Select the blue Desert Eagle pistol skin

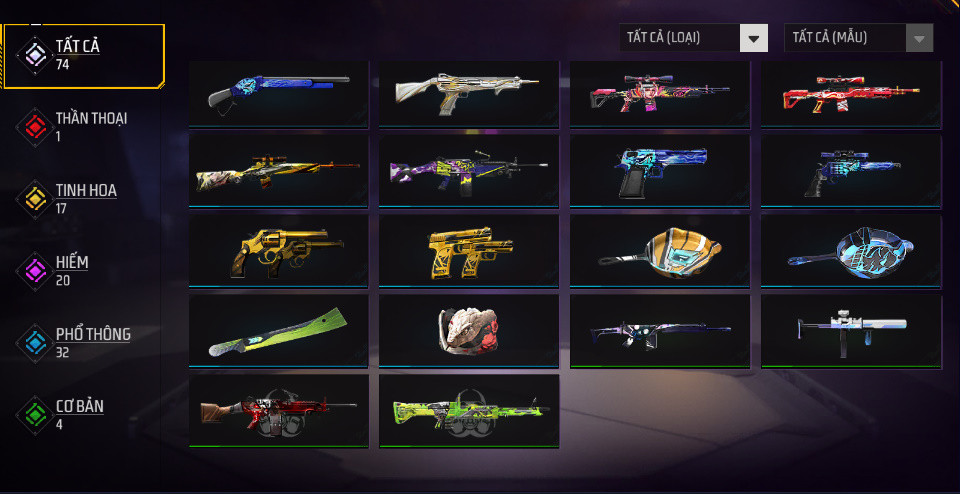tap(660, 170)
